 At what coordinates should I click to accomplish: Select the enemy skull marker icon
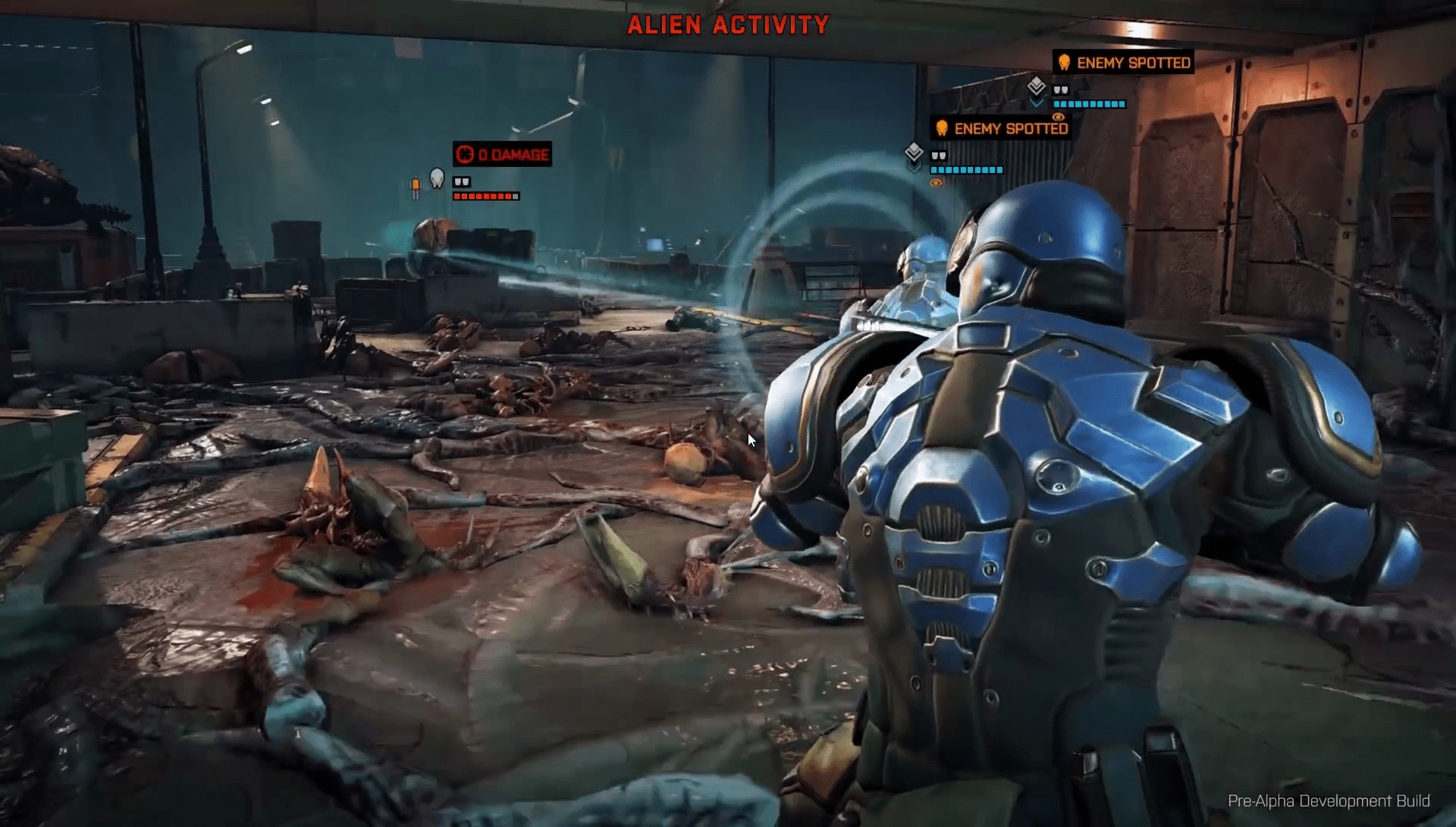437,178
